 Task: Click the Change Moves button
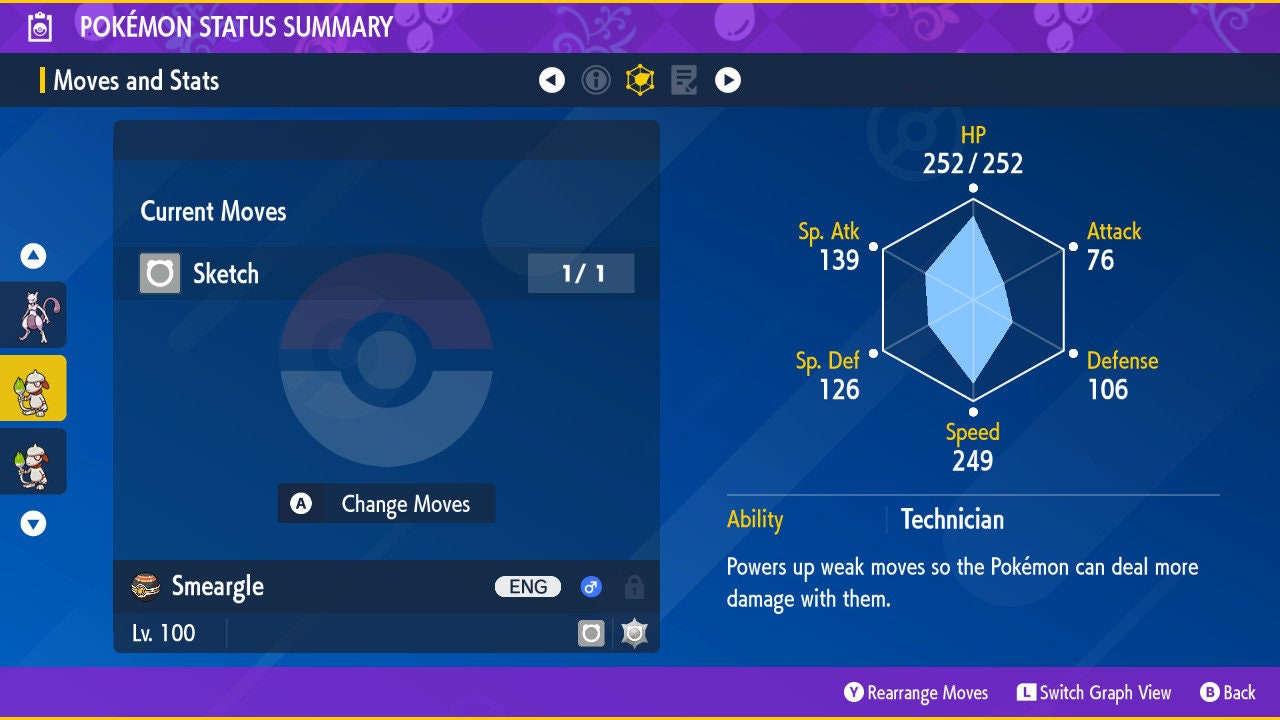(x=386, y=504)
